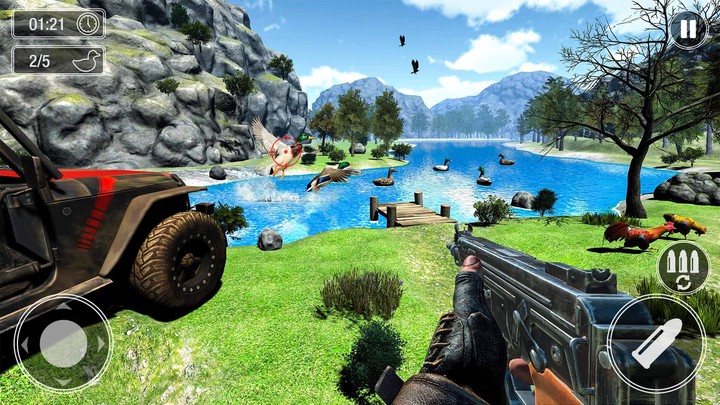This screenshot has height=405, width=720.
Task: Reload ammo with the bullets reload button
Action: click(683, 266)
